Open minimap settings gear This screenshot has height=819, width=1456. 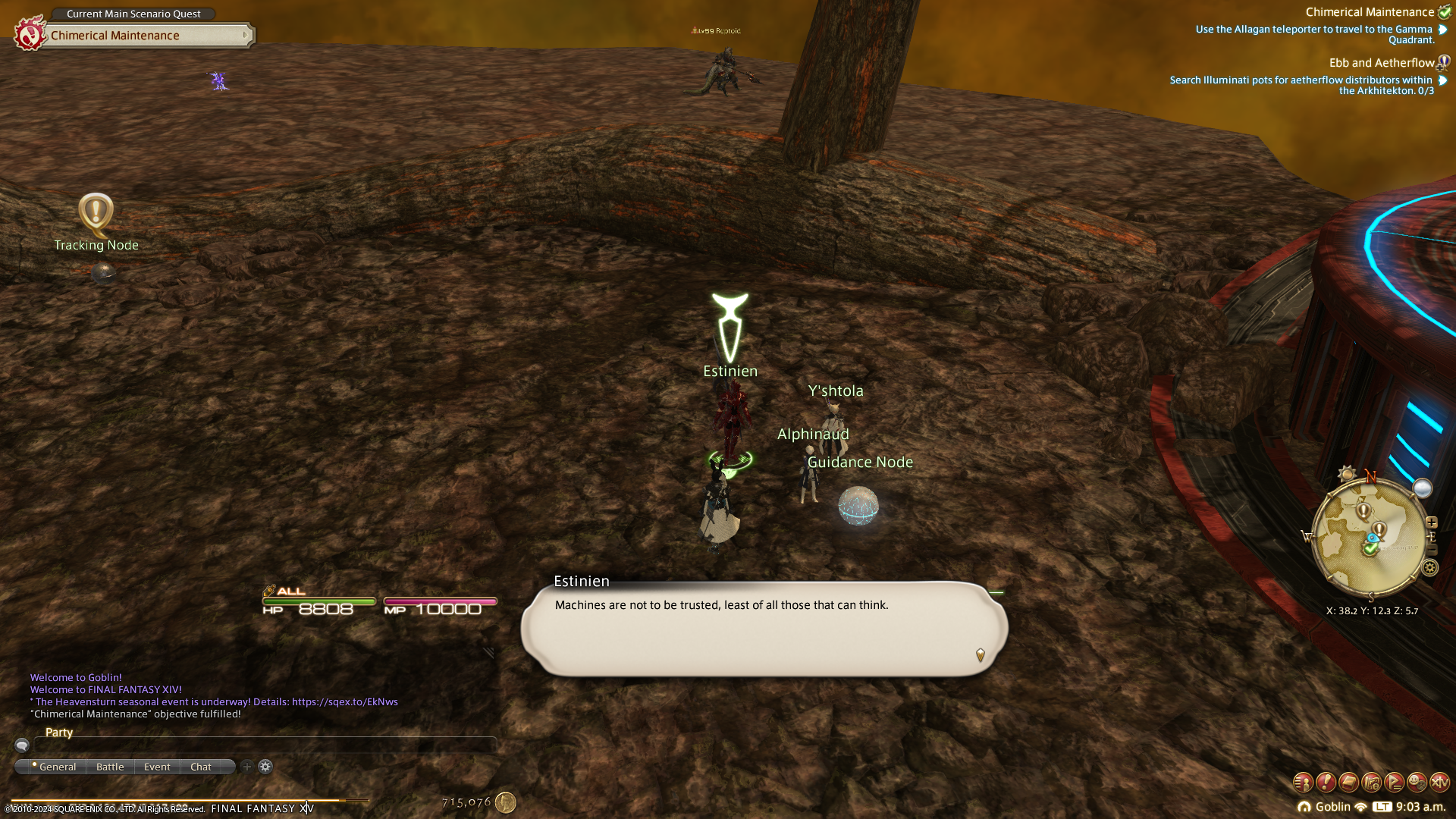click(x=1430, y=567)
